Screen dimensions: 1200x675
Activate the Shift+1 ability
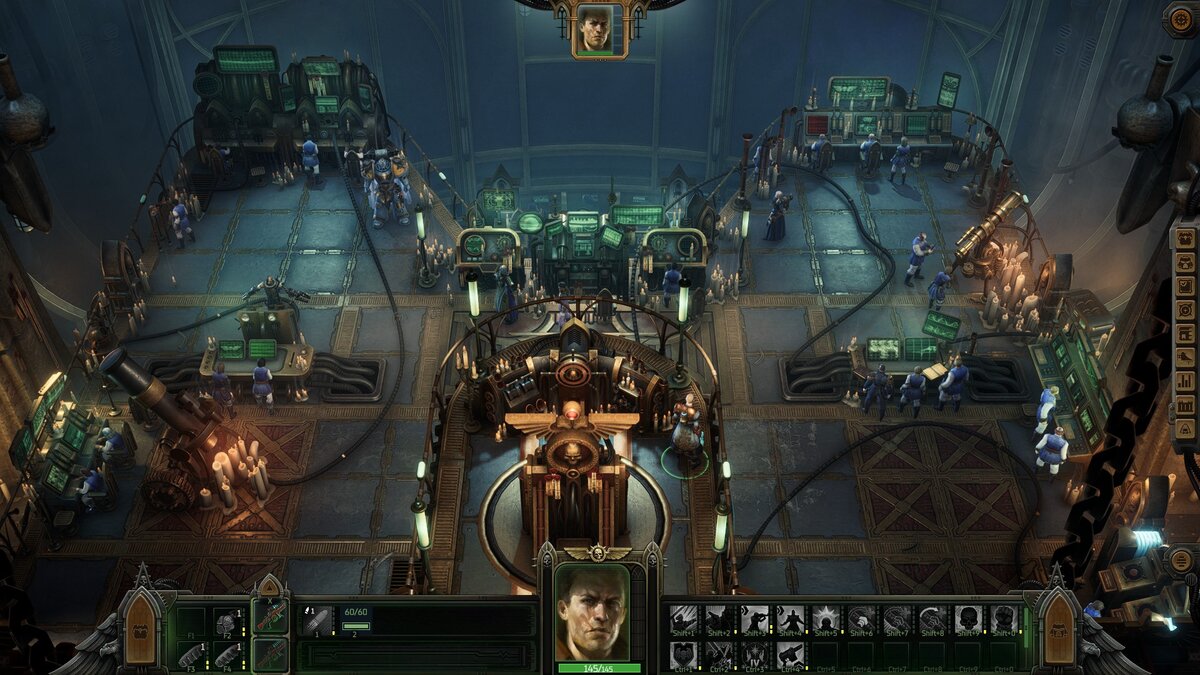684,620
